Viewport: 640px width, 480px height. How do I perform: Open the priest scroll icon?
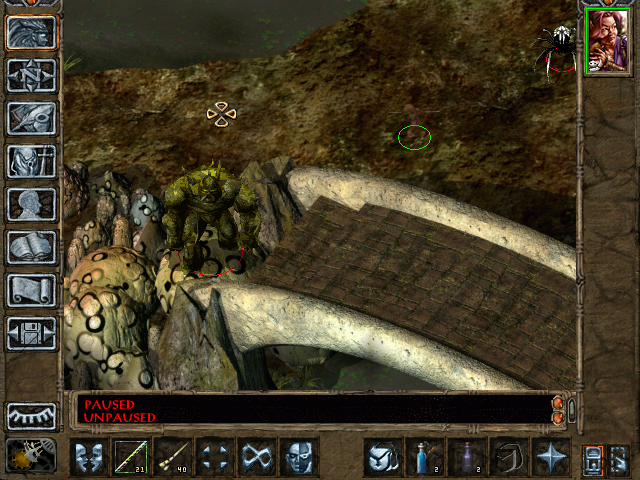pyautogui.click(x=31, y=290)
